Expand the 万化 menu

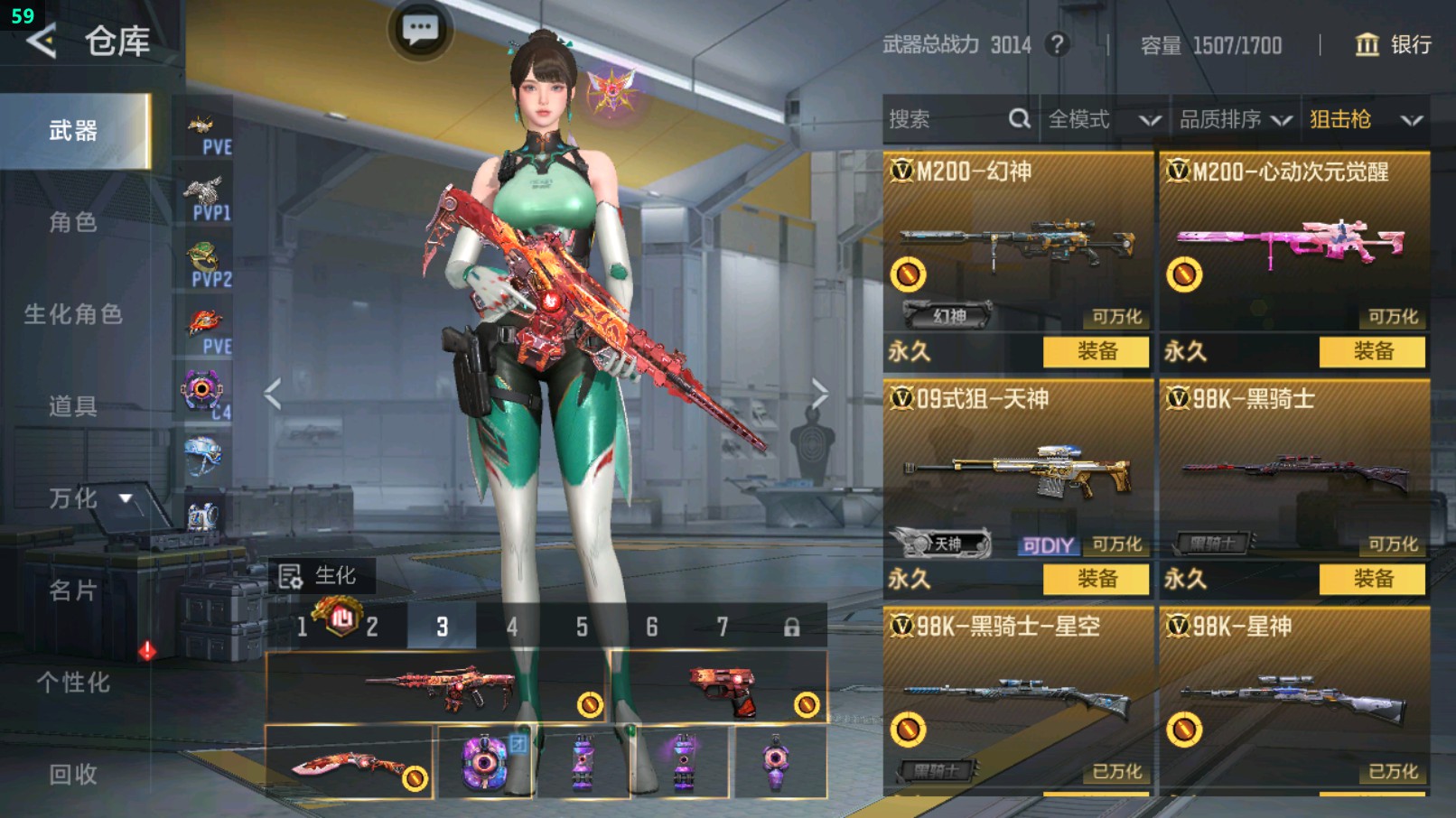[x=90, y=498]
